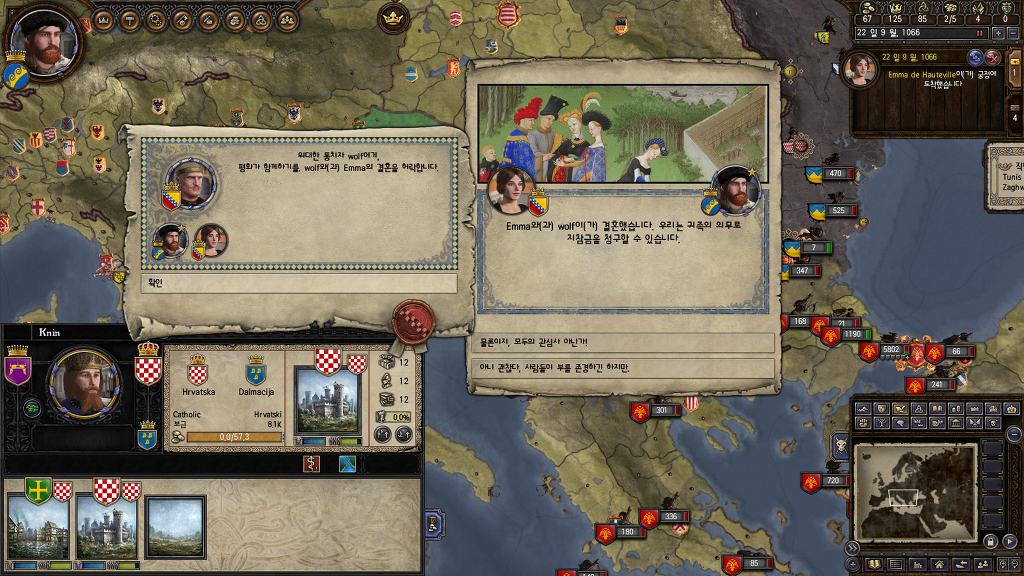The image size is (1024, 576).
Task: Open your ruler's character portrait
Action: coord(44,46)
